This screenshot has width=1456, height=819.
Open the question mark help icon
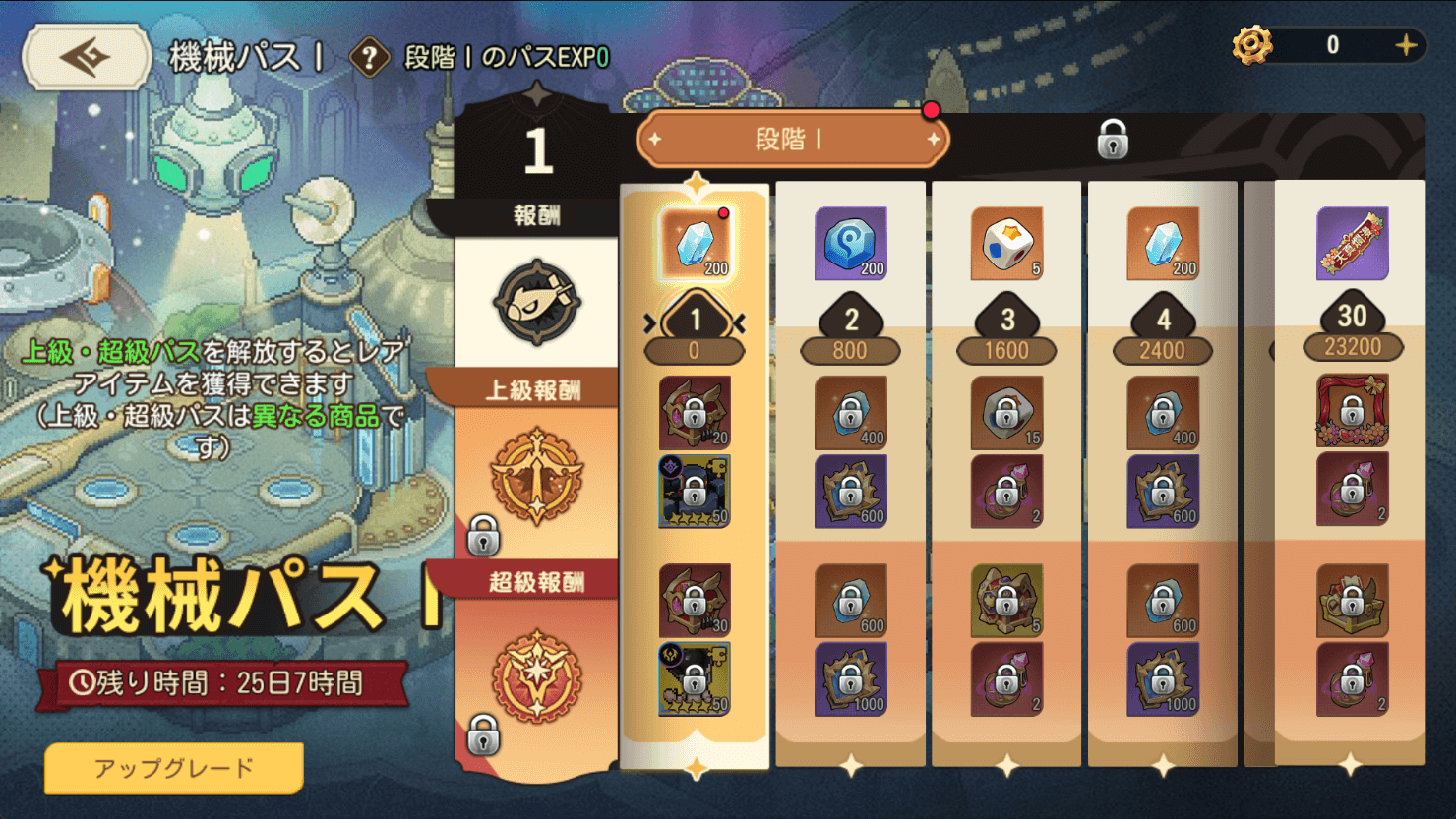point(369,58)
